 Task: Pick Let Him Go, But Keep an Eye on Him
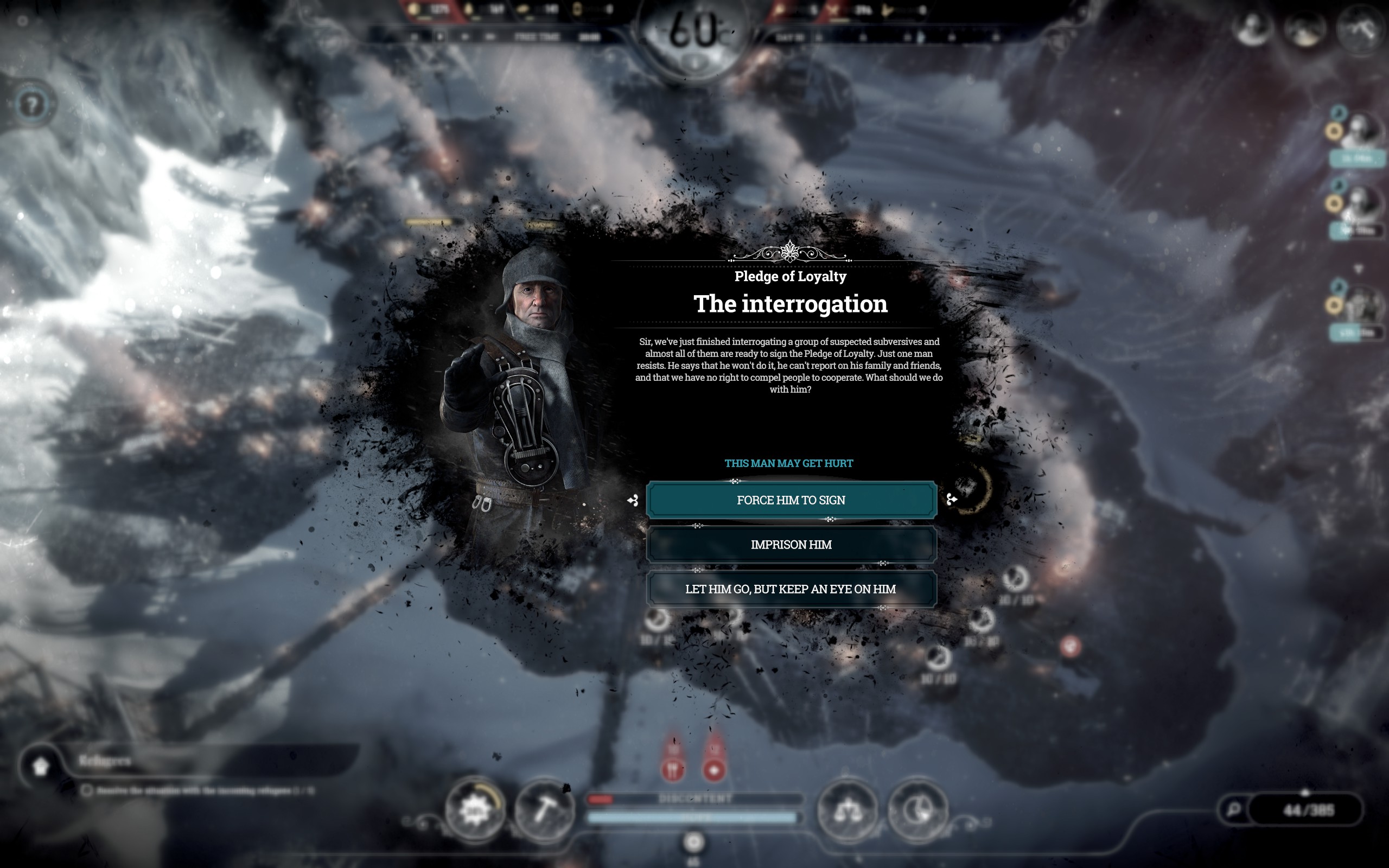click(x=791, y=589)
